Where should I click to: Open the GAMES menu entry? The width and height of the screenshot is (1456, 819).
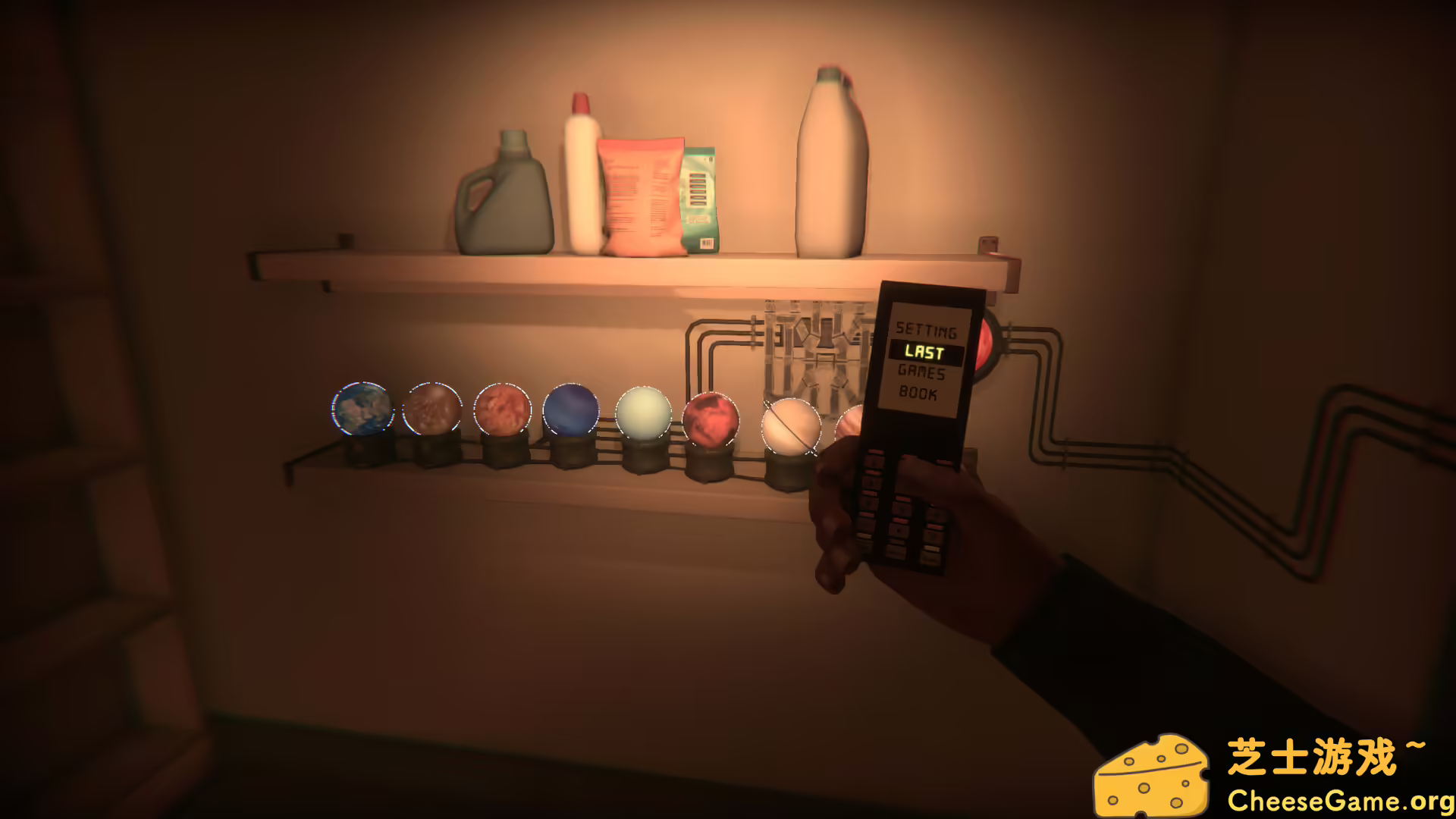tap(922, 373)
